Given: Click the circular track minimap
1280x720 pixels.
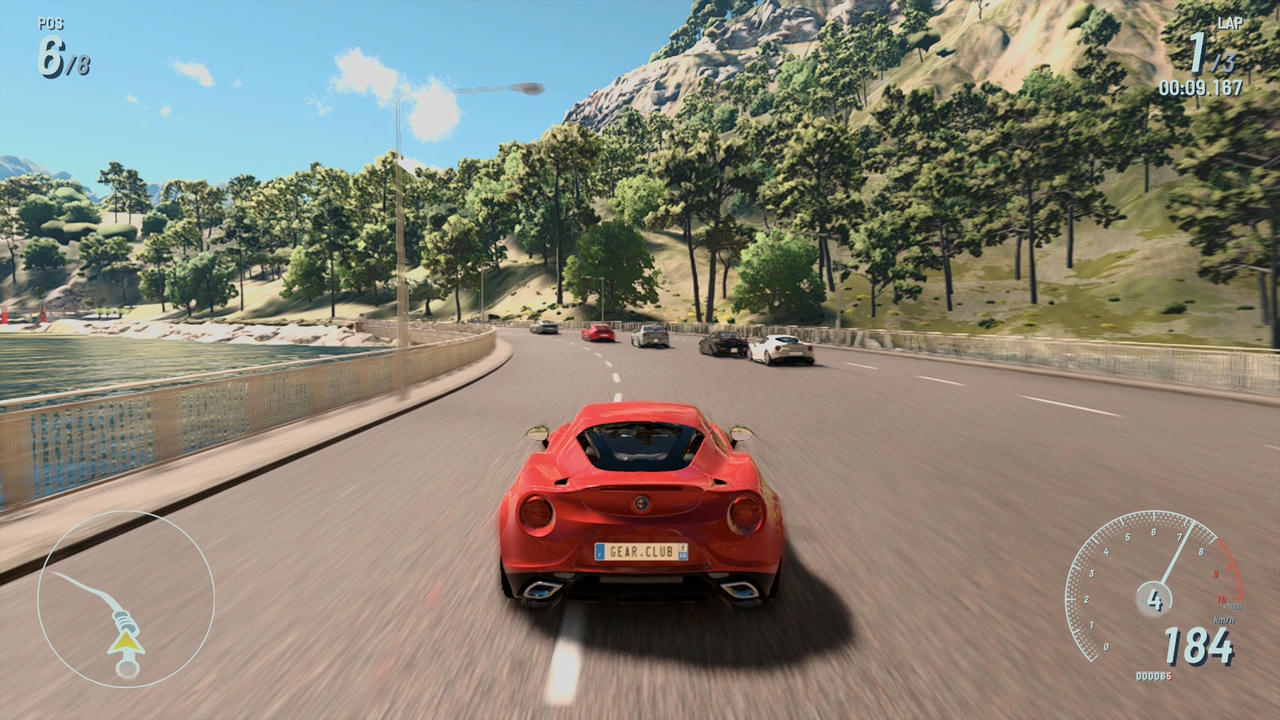Looking at the screenshot, I should click(x=126, y=599).
